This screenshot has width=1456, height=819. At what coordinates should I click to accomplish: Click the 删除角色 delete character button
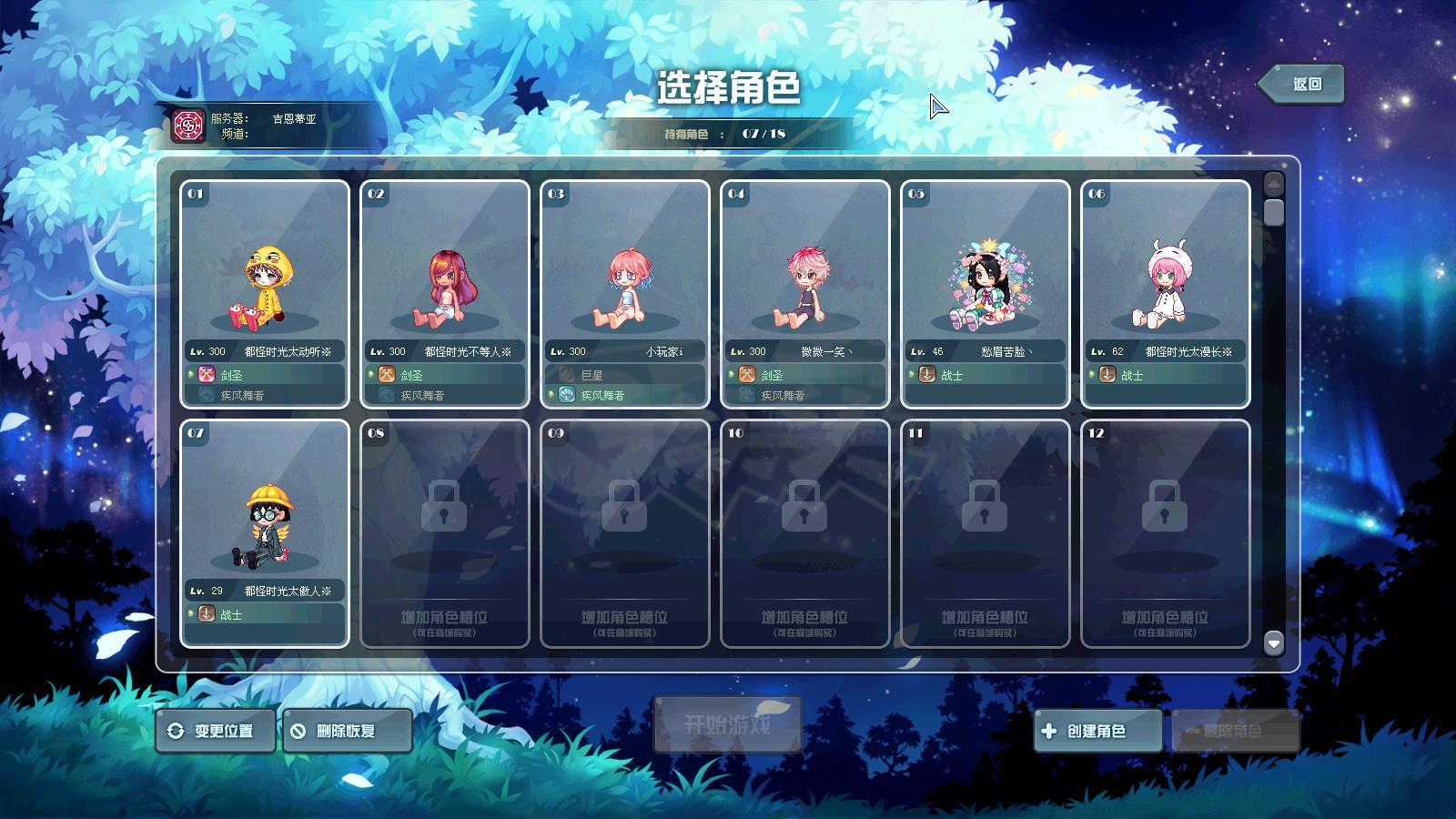click(1234, 731)
